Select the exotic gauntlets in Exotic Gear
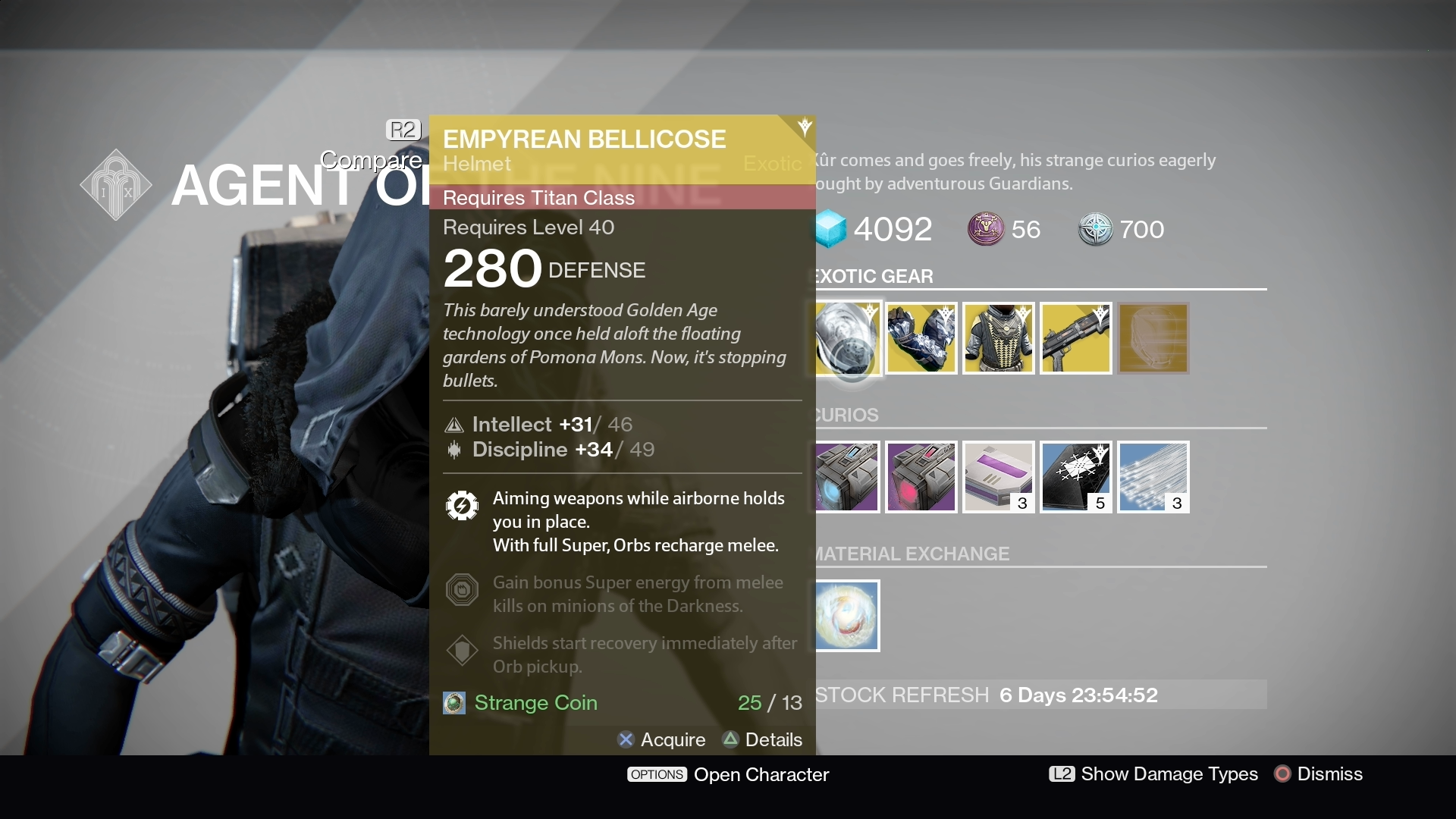 click(x=921, y=339)
